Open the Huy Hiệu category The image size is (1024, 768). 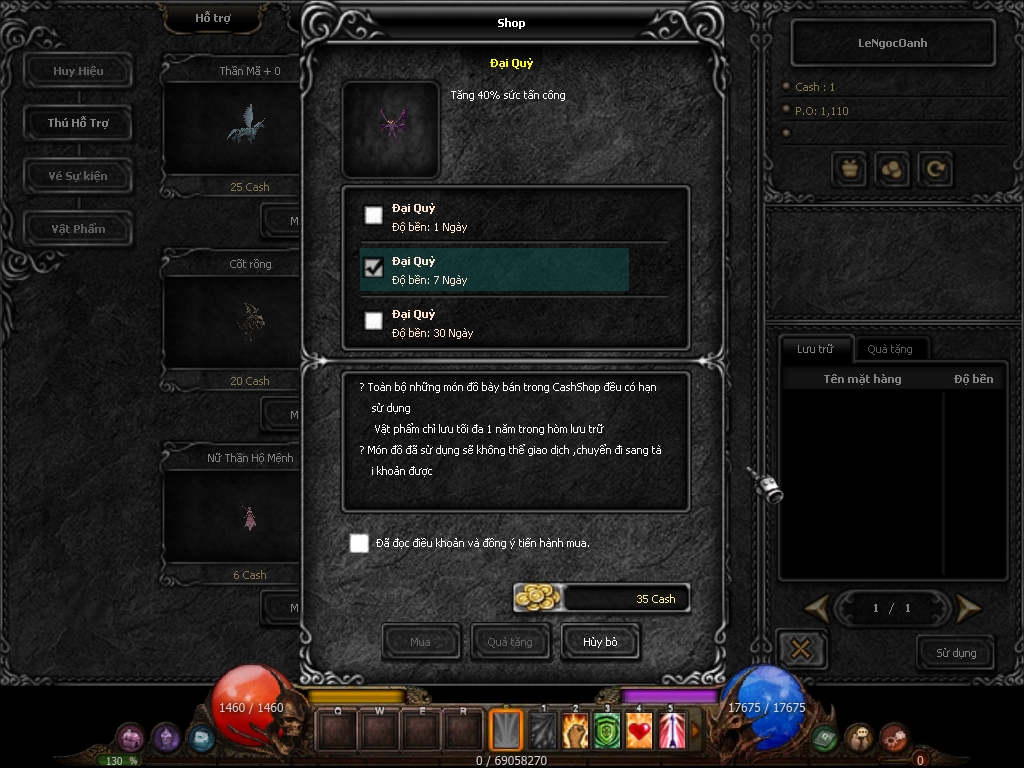78,71
